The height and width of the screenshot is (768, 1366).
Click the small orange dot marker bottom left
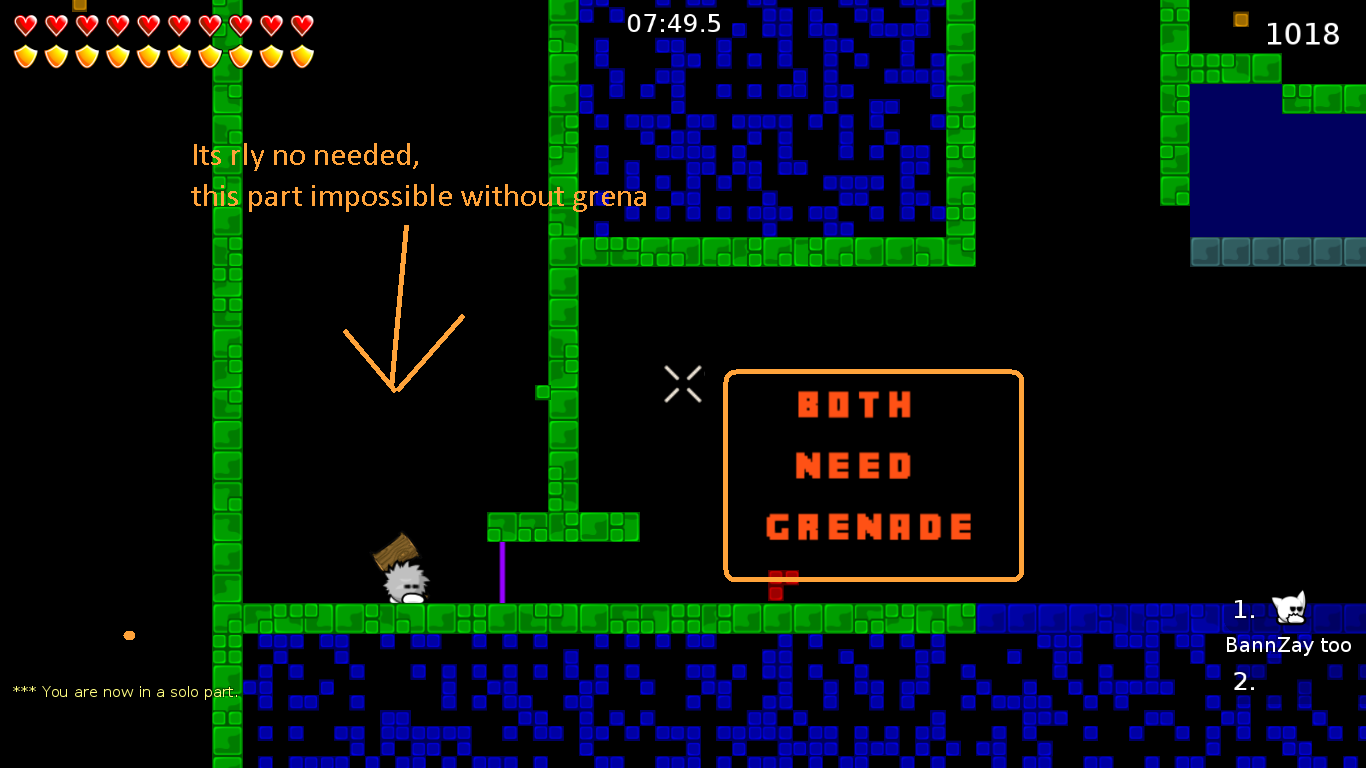(129, 634)
